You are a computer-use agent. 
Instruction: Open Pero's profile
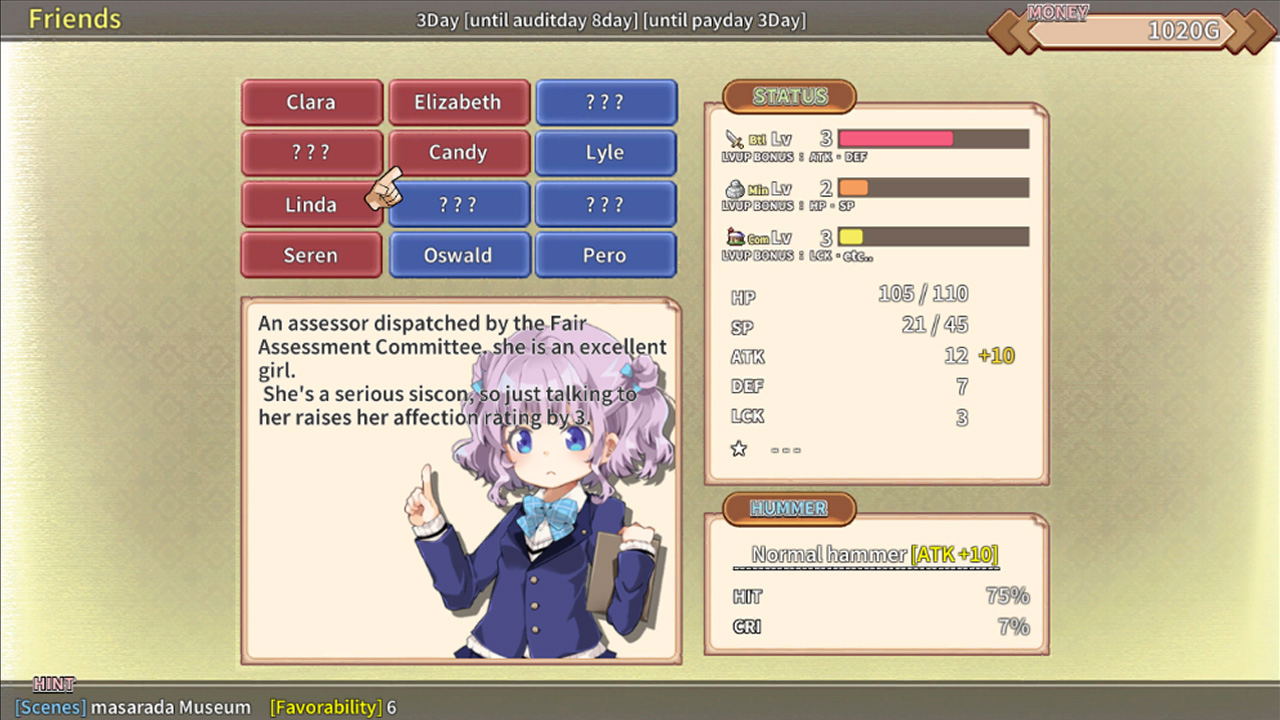pos(606,255)
